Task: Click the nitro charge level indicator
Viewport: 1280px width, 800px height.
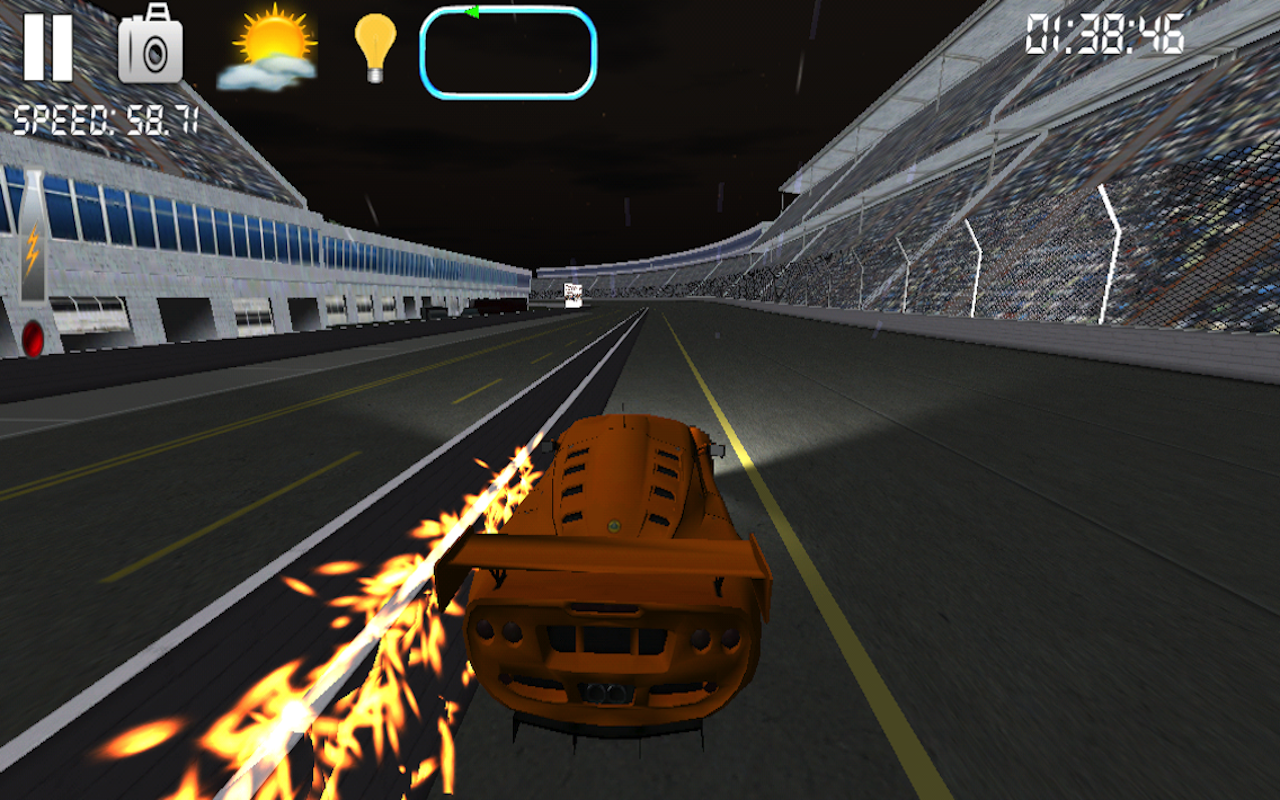Action: click(x=32, y=252)
